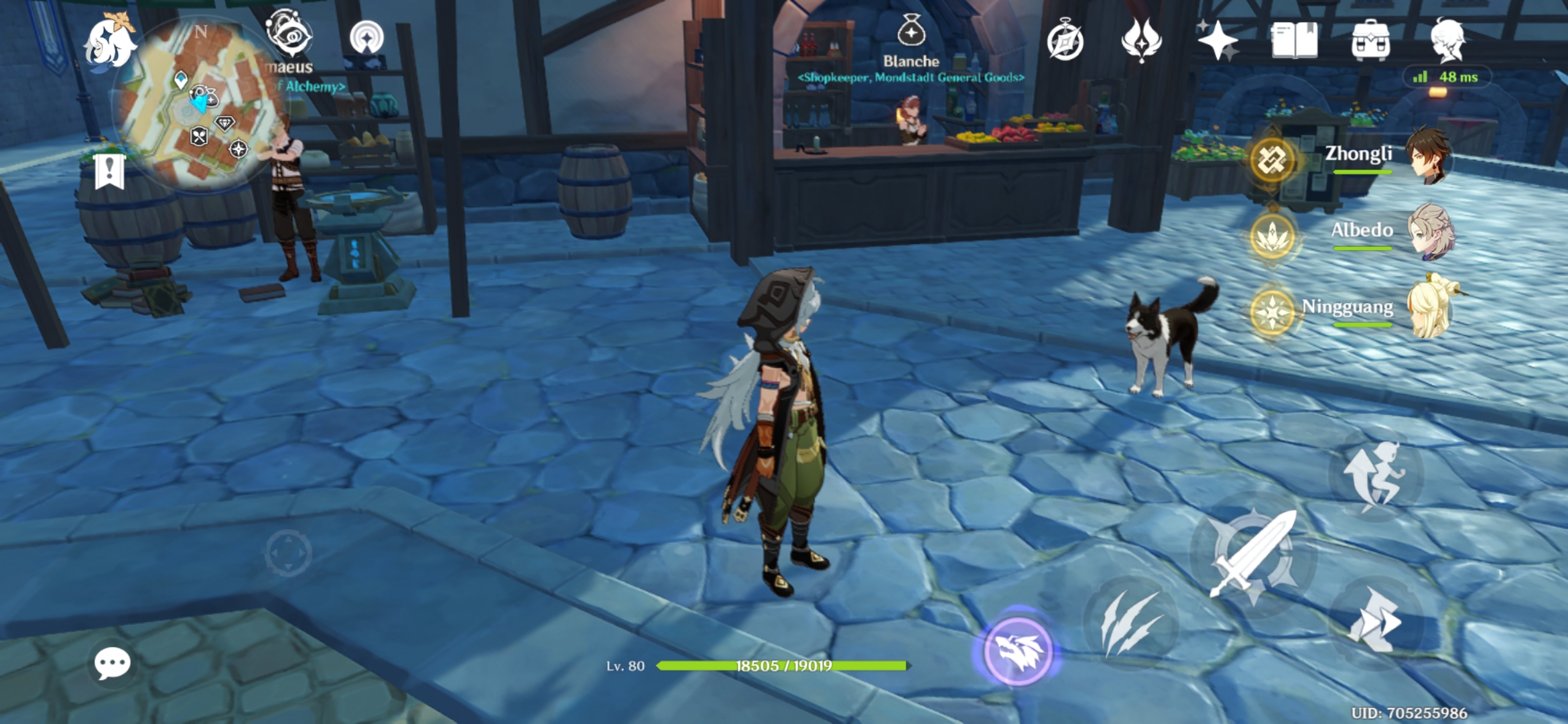This screenshot has height=724, width=1568.
Task: Open the Wish star icon
Action: [1218, 40]
